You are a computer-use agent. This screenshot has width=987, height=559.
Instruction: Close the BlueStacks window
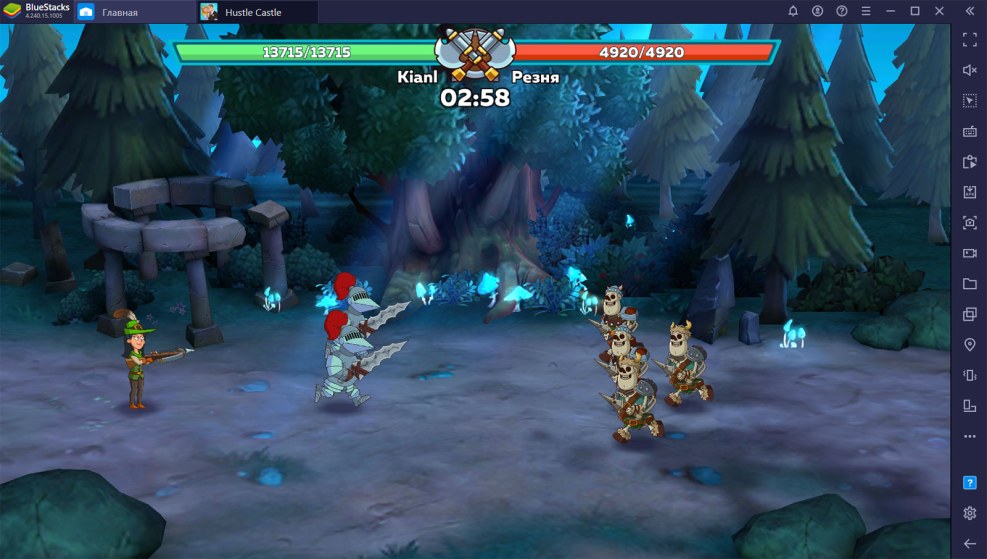pos(940,11)
